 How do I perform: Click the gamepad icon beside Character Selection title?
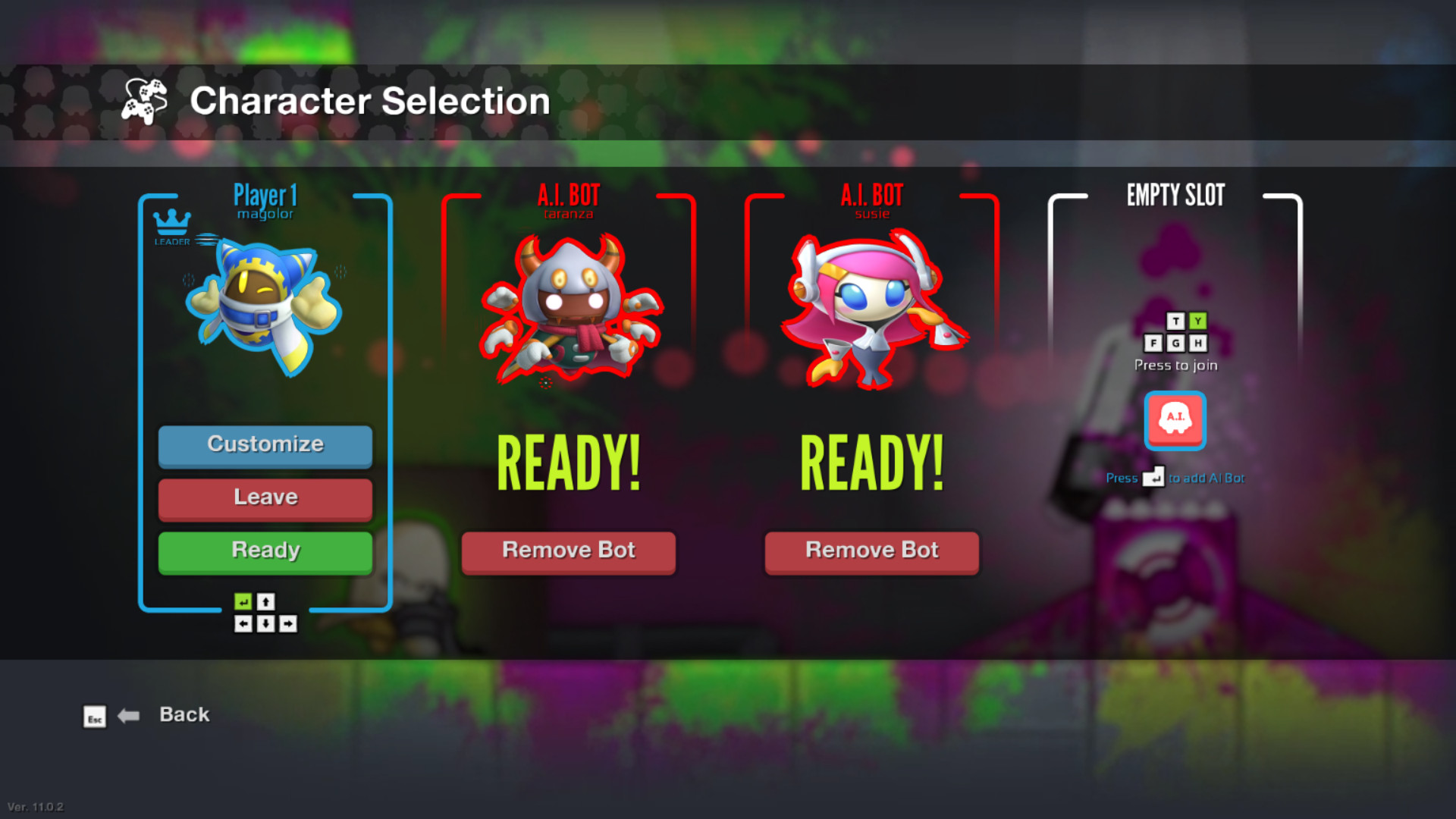[146, 101]
